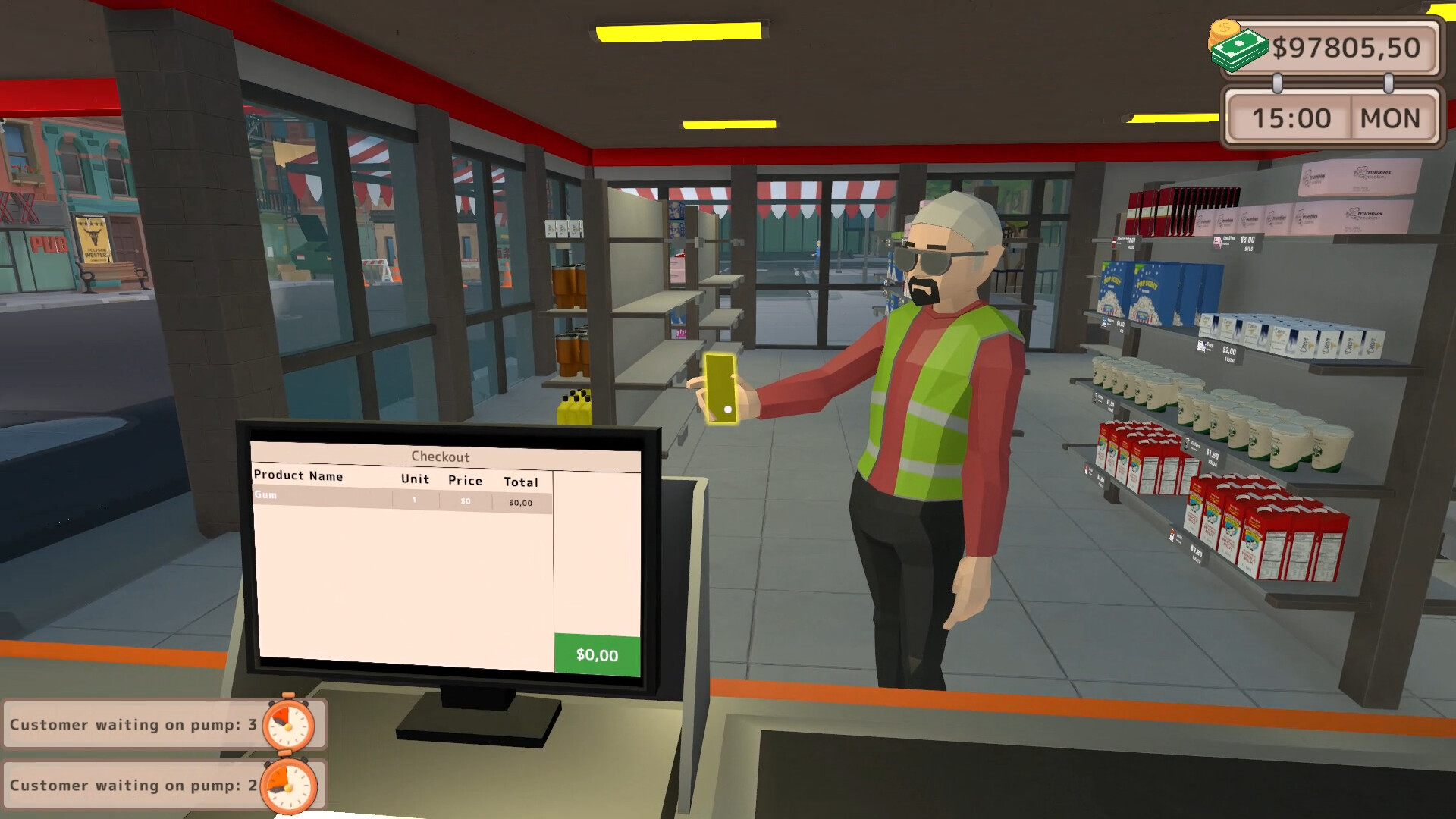Viewport: 1456px width, 819px height.
Task: Select the Deeve icon on the $2,00 price label
Action: click(x=1200, y=347)
